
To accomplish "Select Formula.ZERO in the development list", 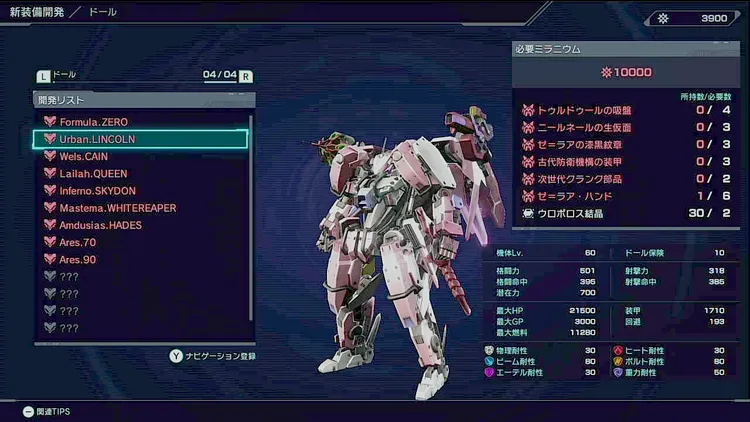I will 95,121.
